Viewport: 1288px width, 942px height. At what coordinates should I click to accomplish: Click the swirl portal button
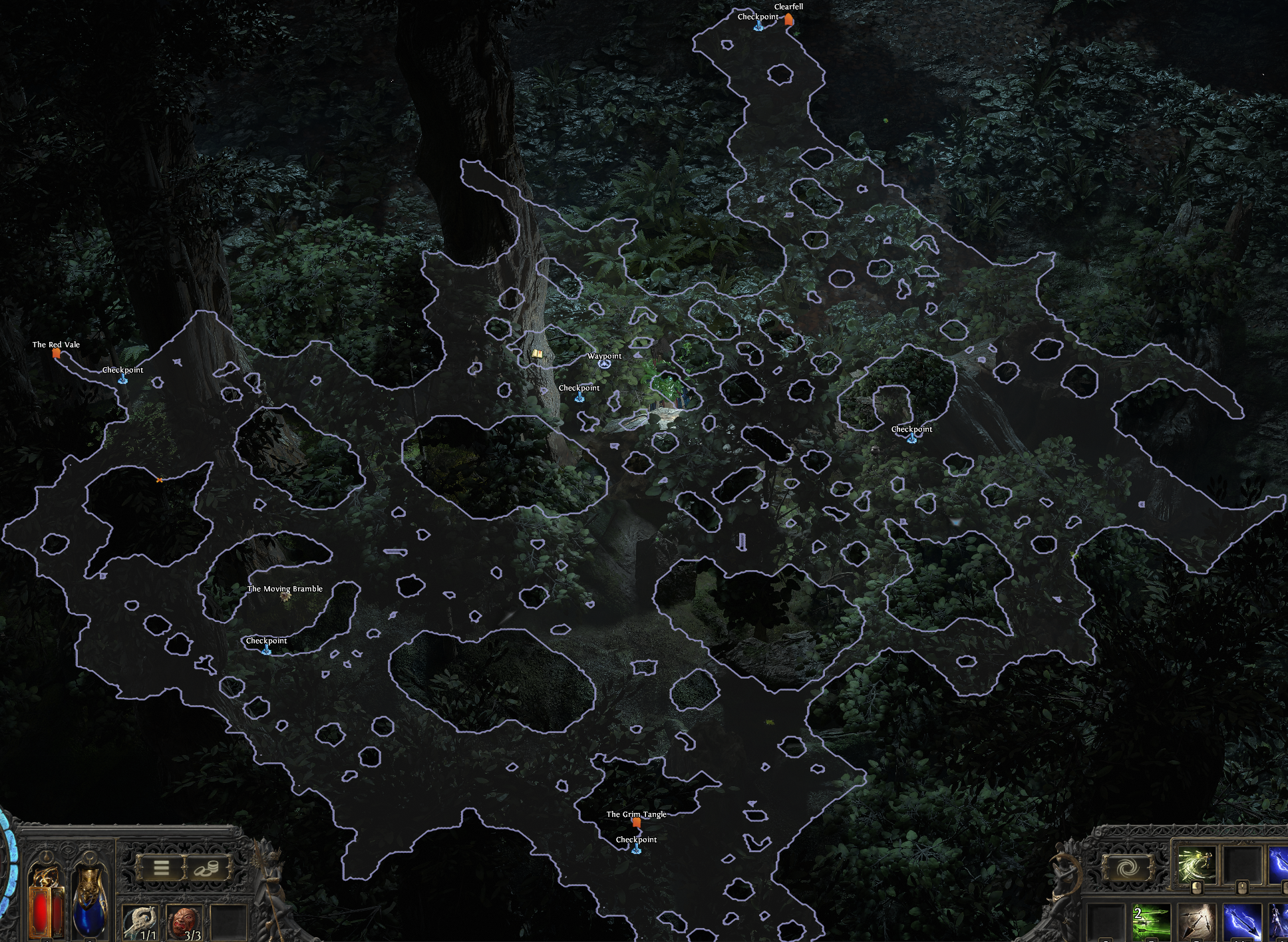1128,868
